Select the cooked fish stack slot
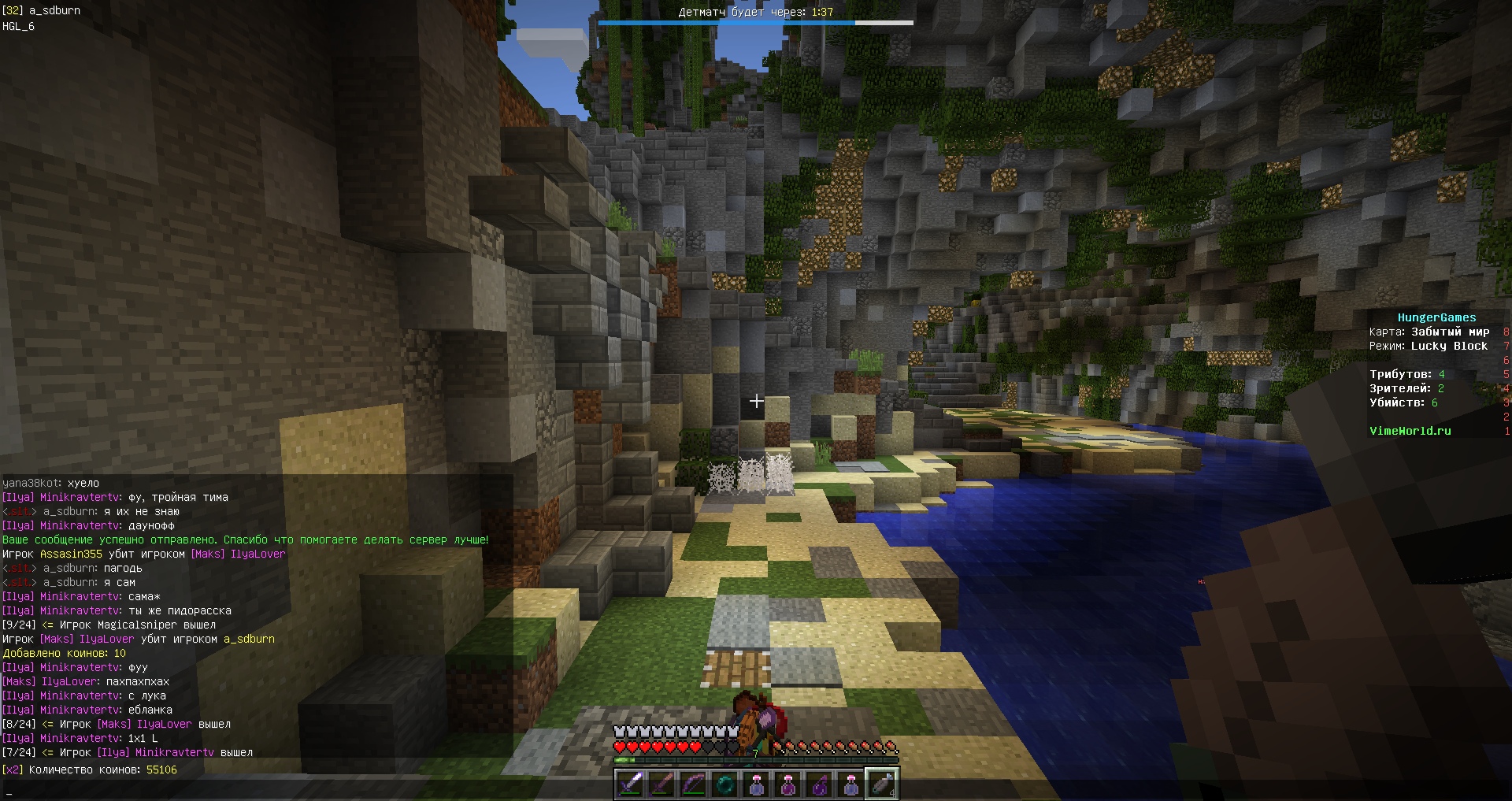Image resolution: width=1512 pixels, height=801 pixels. [x=882, y=784]
